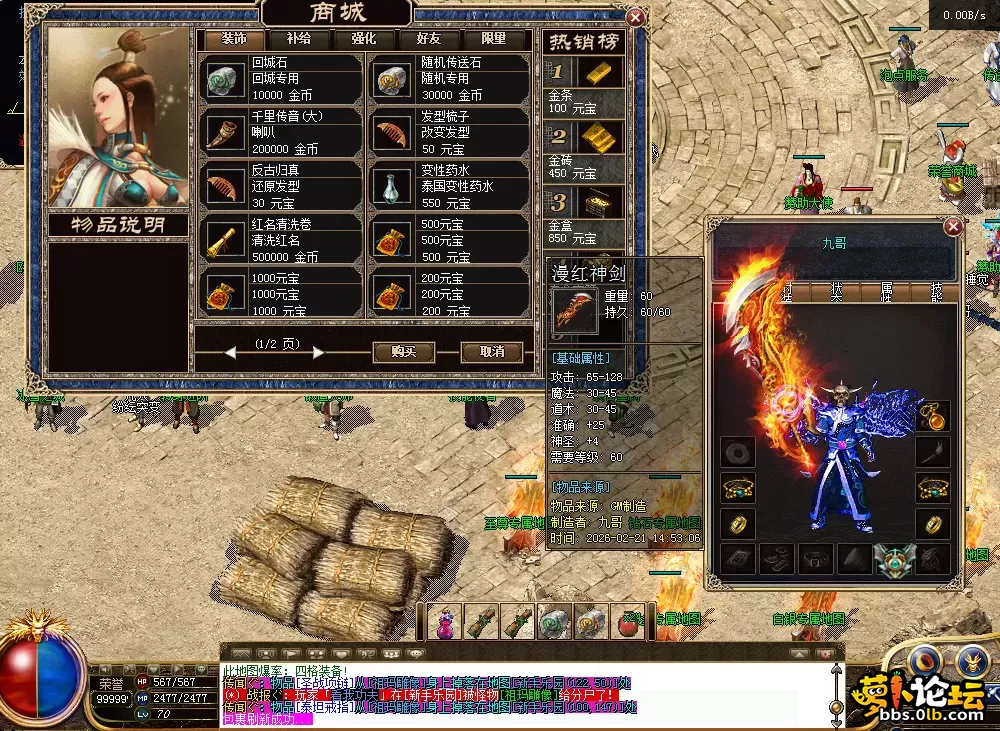Close the 九哥 character equipment panel
This screenshot has height=731, width=1000.
tap(954, 227)
